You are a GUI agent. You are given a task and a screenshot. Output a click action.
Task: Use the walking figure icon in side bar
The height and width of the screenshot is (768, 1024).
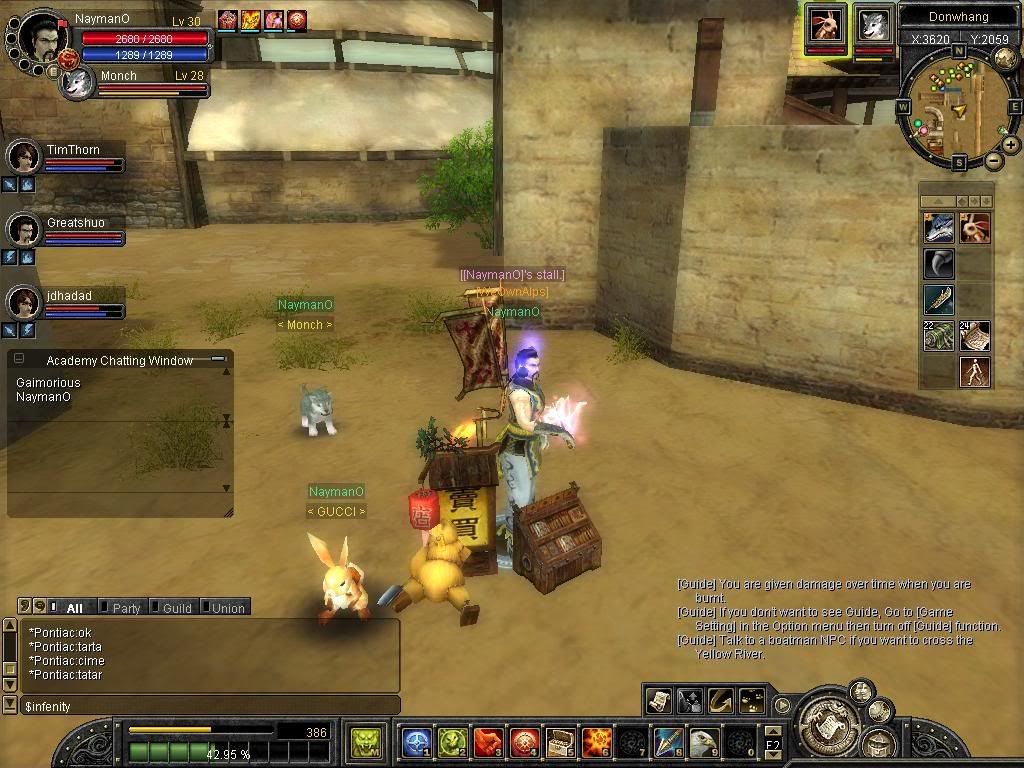(975, 372)
